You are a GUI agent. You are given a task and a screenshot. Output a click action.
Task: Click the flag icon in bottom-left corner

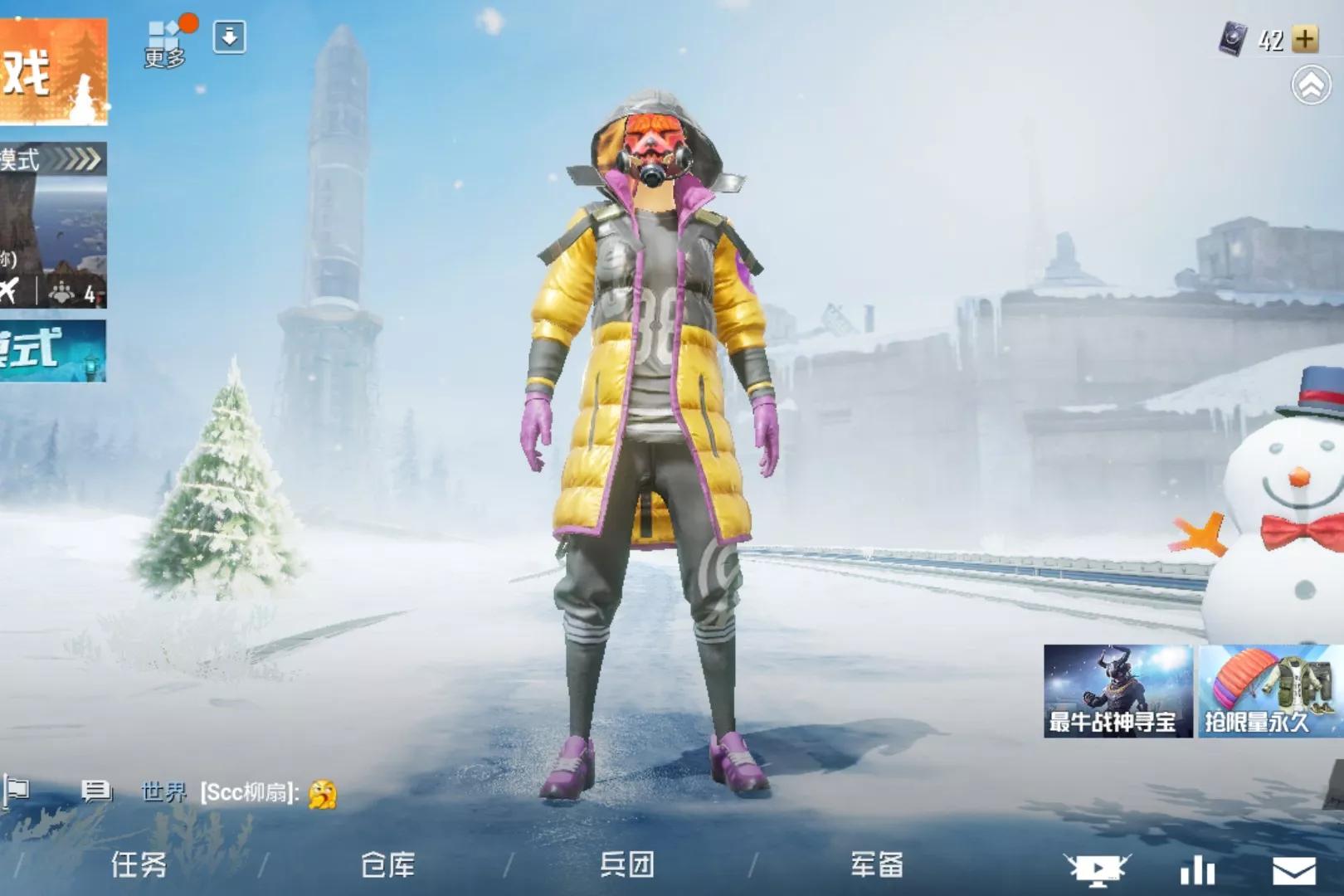click(17, 789)
